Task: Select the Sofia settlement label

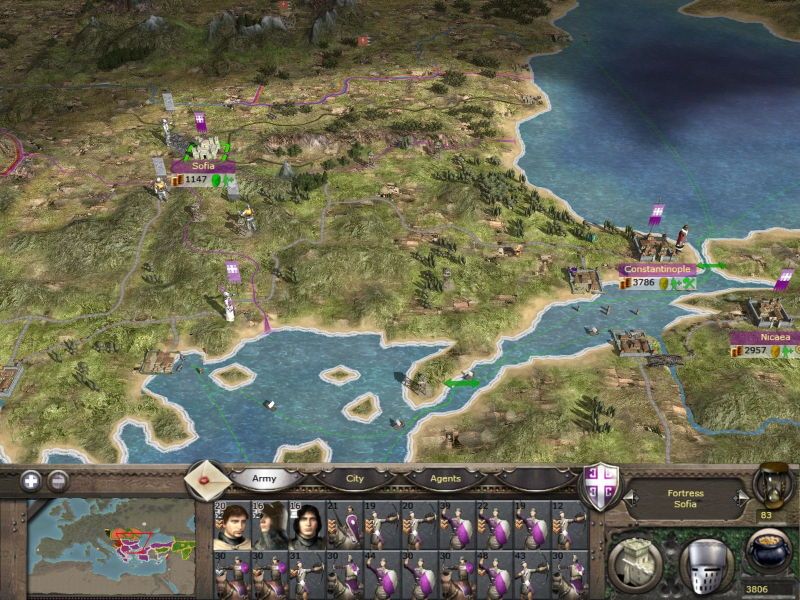Action: pyautogui.click(x=203, y=166)
